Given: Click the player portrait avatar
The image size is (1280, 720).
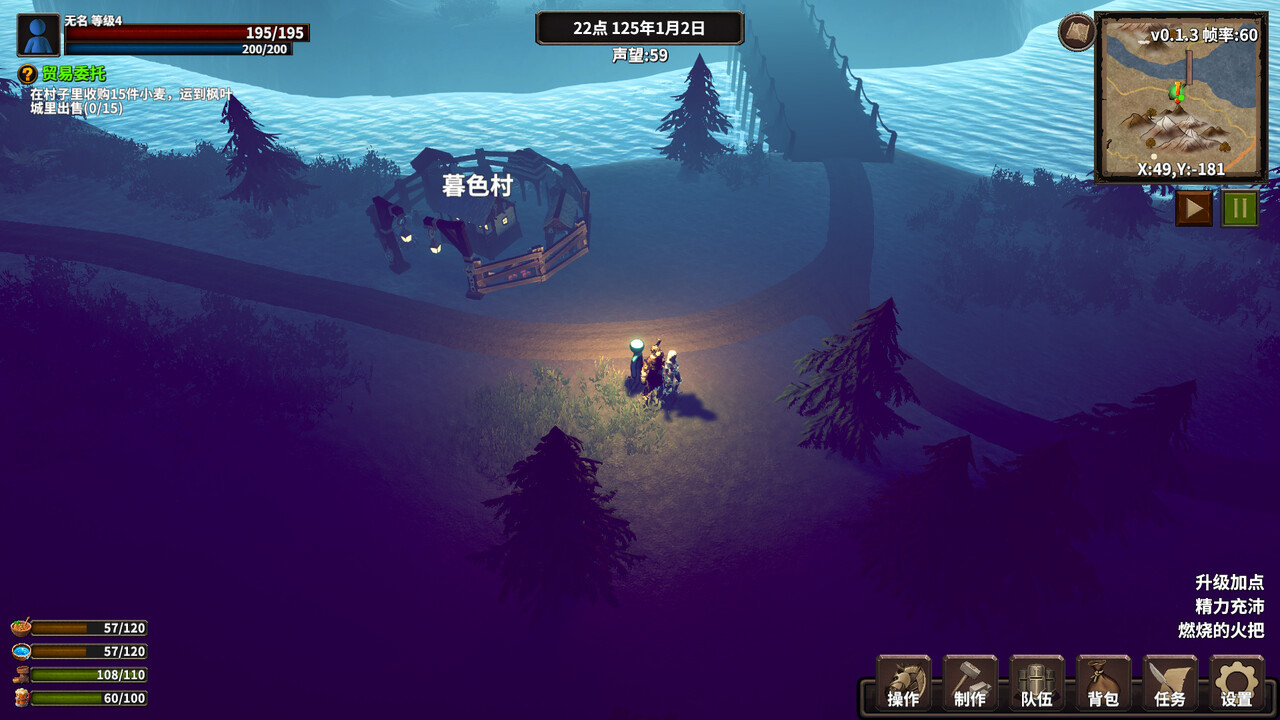Looking at the screenshot, I should [x=39, y=35].
